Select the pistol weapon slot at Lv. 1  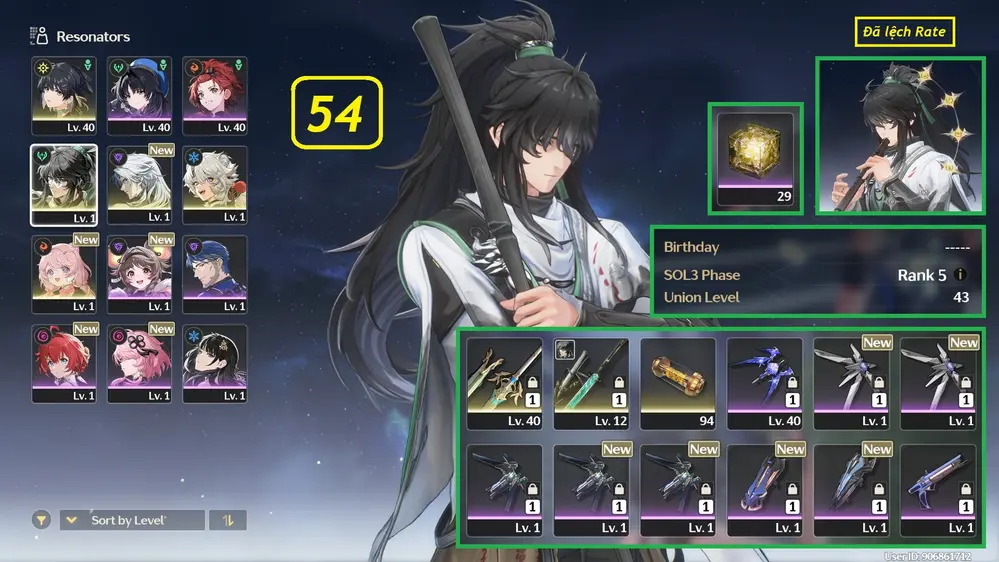point(938,490)
